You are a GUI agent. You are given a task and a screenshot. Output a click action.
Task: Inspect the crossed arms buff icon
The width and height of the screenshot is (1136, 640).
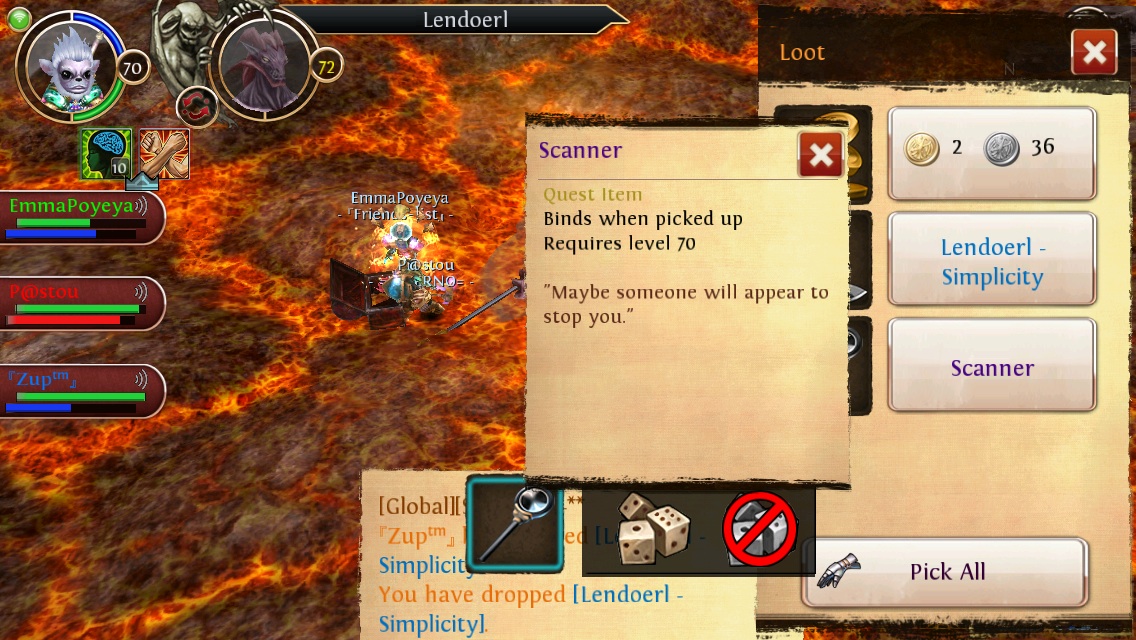point(165,153)
